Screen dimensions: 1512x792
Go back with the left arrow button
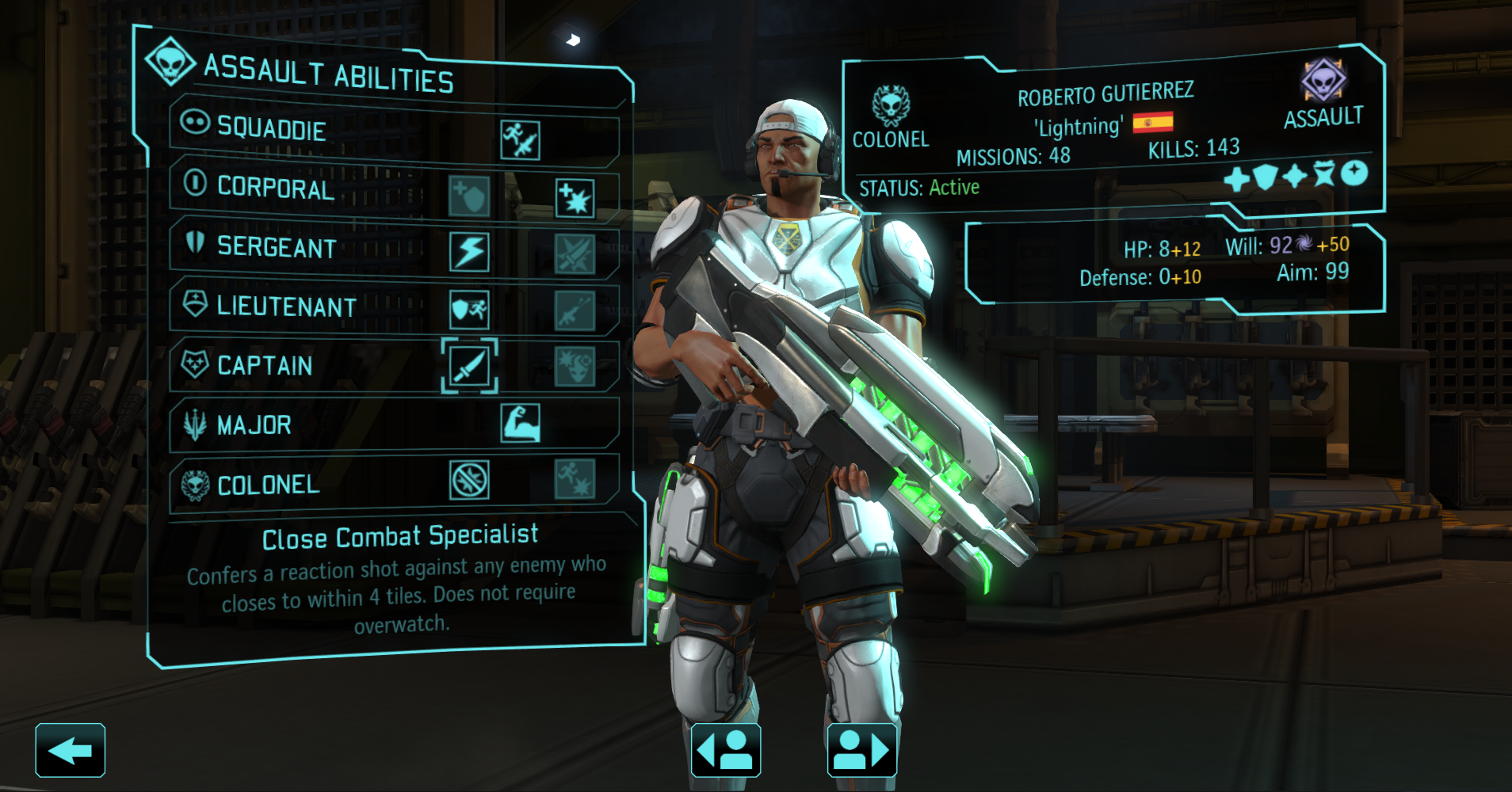click(70, 750)
